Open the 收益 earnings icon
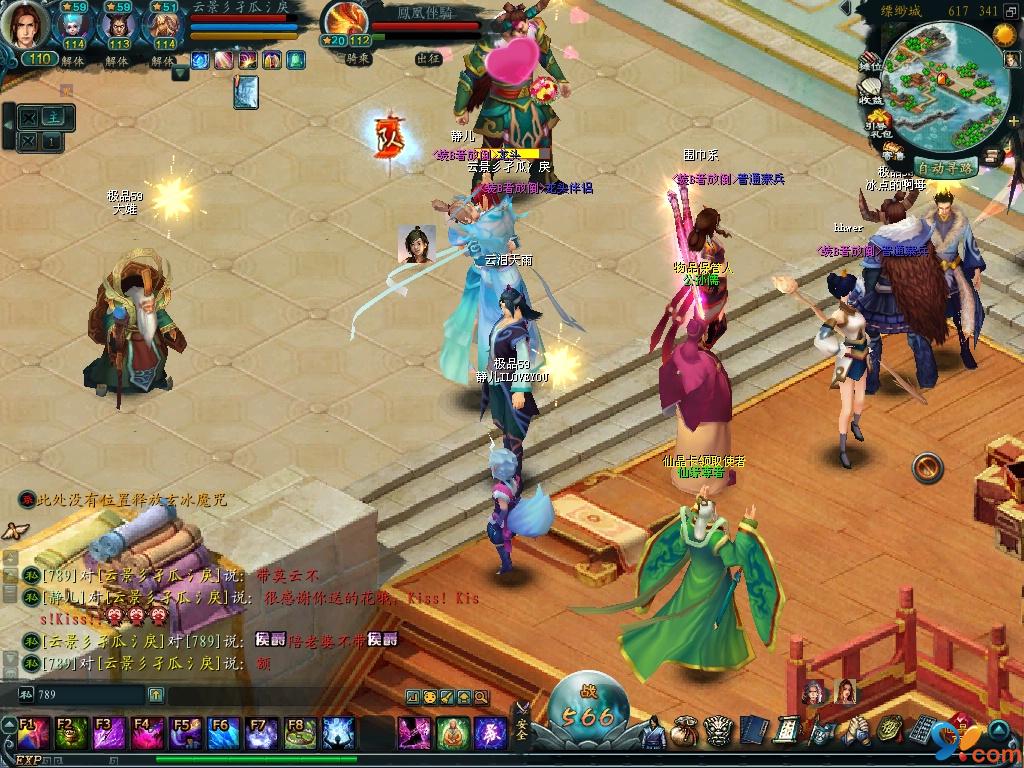This screenshot has height=768, width=1024. click(870, 91)
